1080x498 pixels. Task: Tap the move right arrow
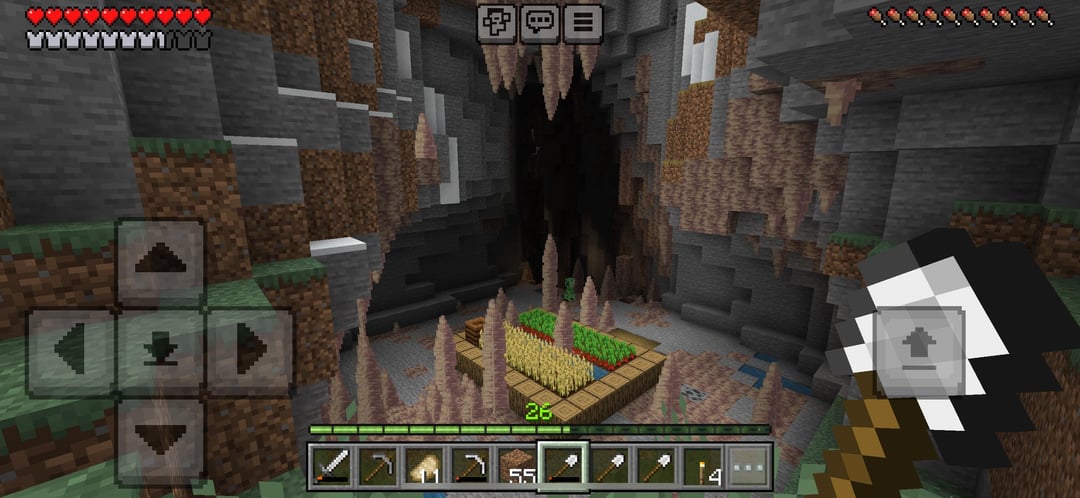tap(249, 351)
